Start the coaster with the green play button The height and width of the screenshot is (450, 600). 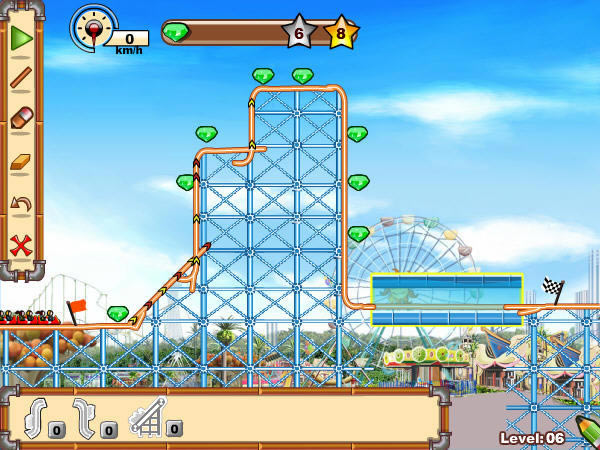(x=21, y=38)
